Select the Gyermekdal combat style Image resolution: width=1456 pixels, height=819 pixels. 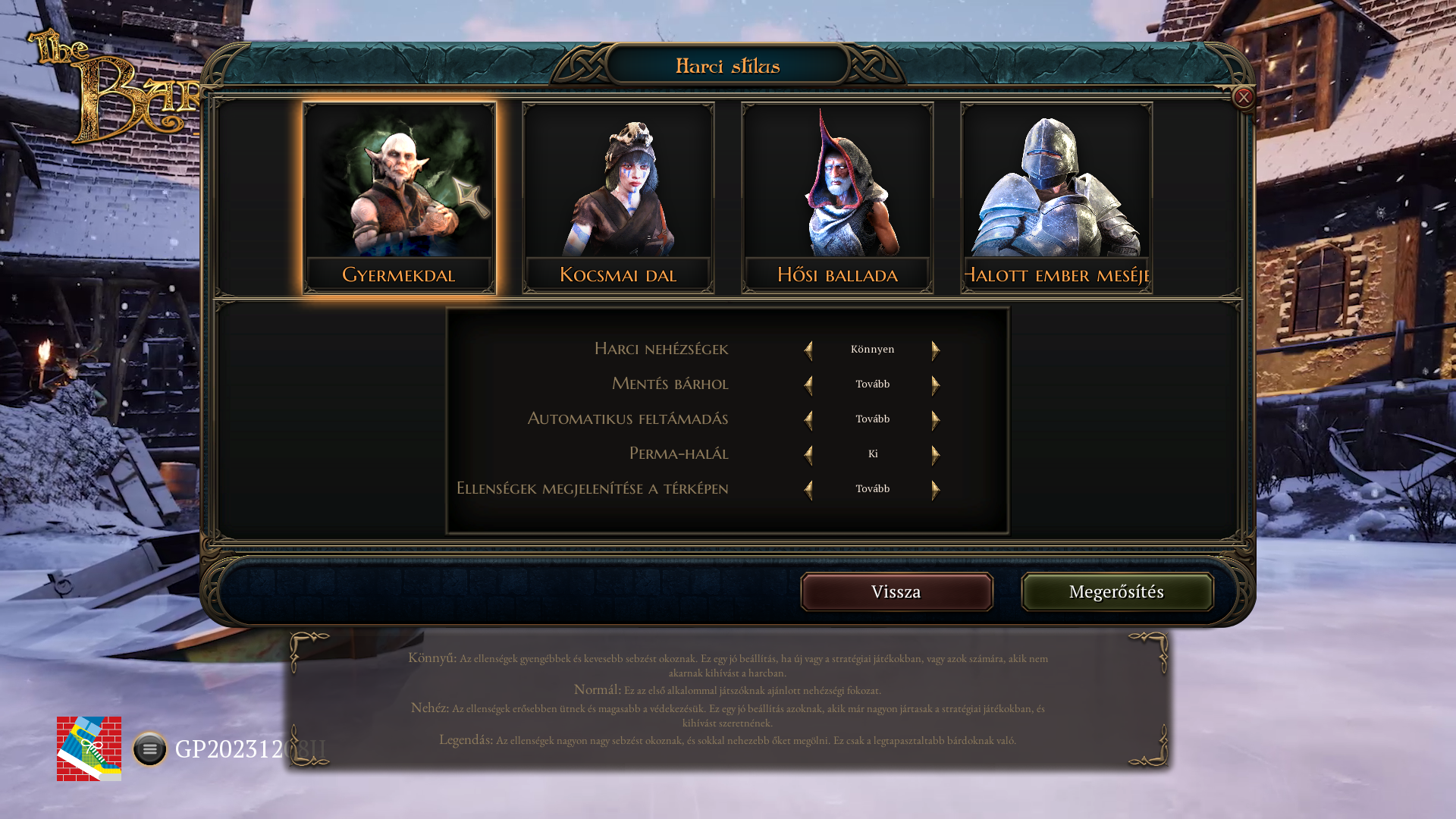(399, 198)
